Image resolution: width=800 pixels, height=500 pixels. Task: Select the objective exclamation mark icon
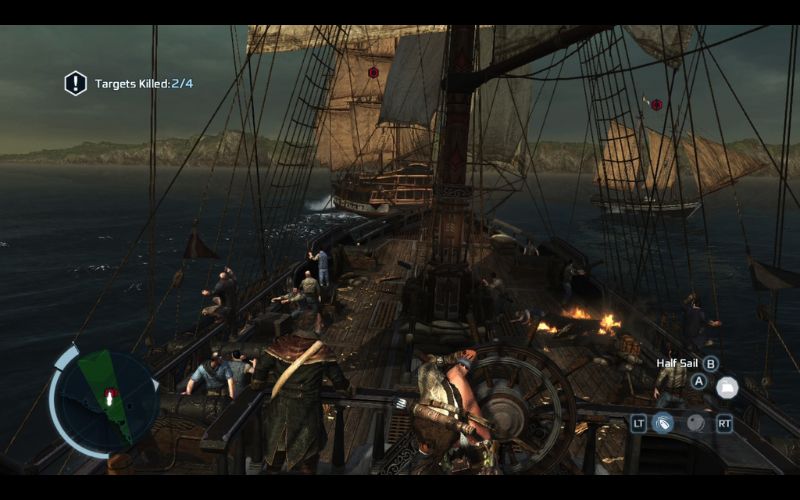click(76, 83)
